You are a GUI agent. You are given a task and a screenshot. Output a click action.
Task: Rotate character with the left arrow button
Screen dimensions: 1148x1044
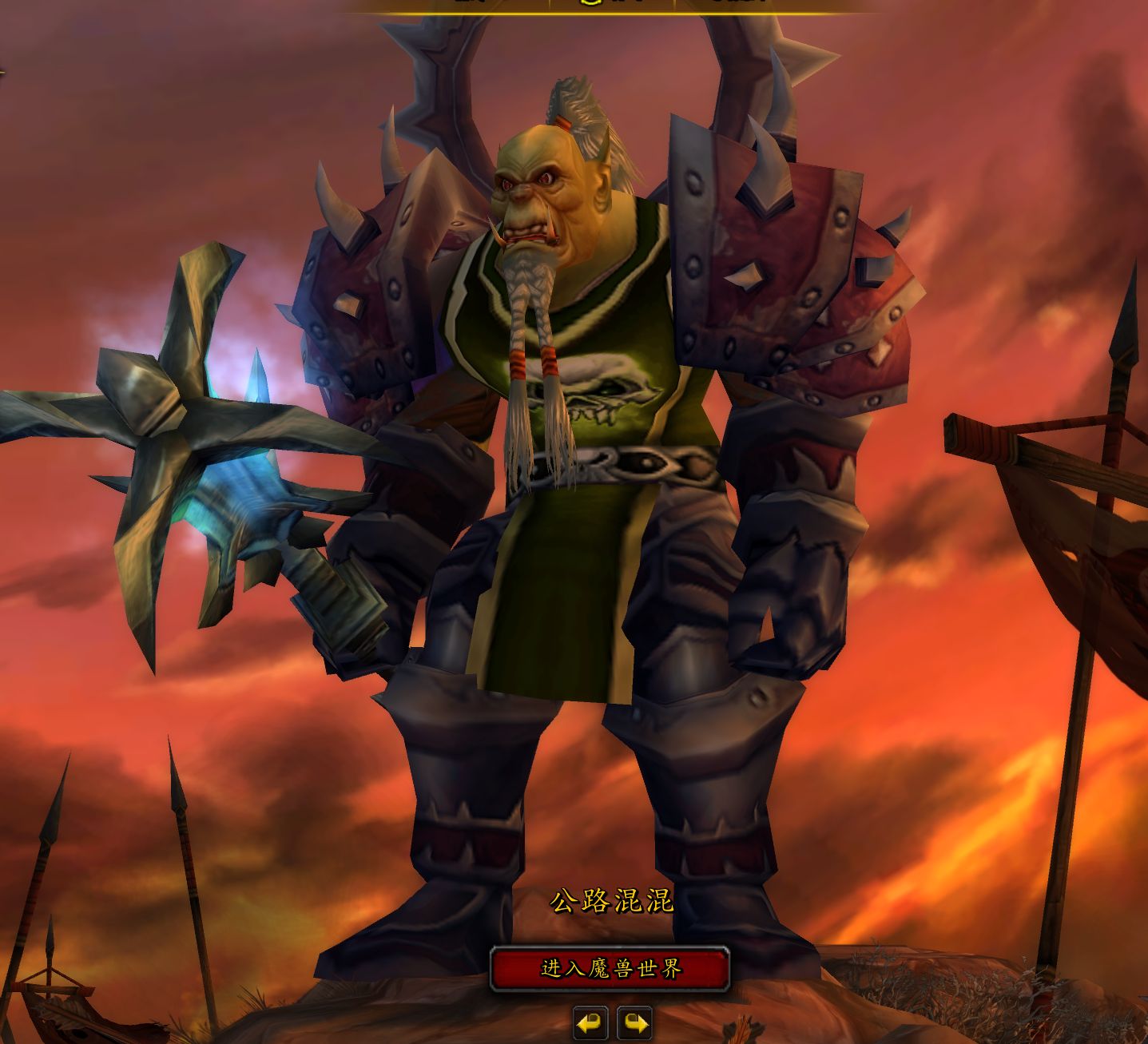(x=590, y=1023)
